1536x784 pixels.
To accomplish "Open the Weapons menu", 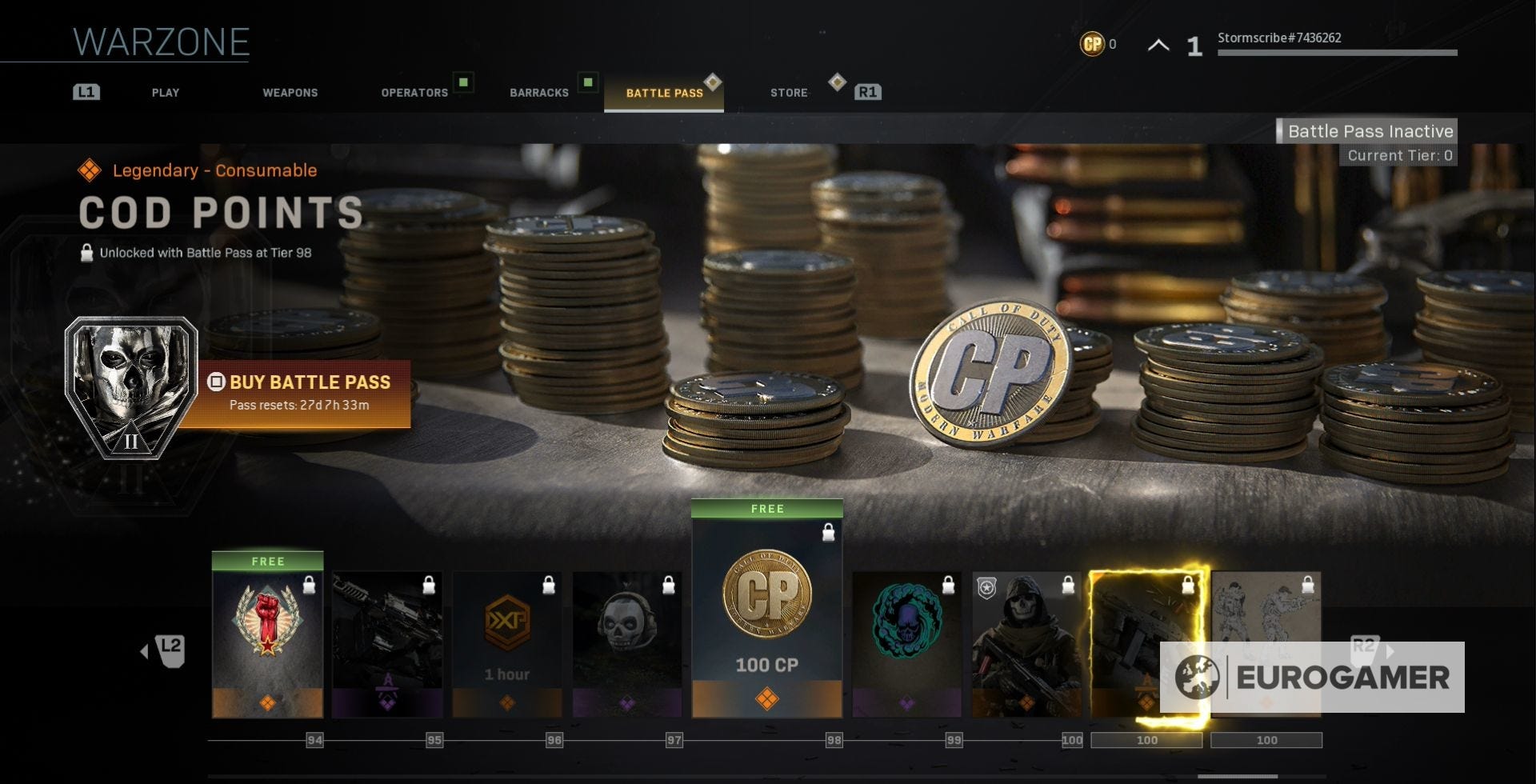I will pyautogui.click(x=290, y=92).
